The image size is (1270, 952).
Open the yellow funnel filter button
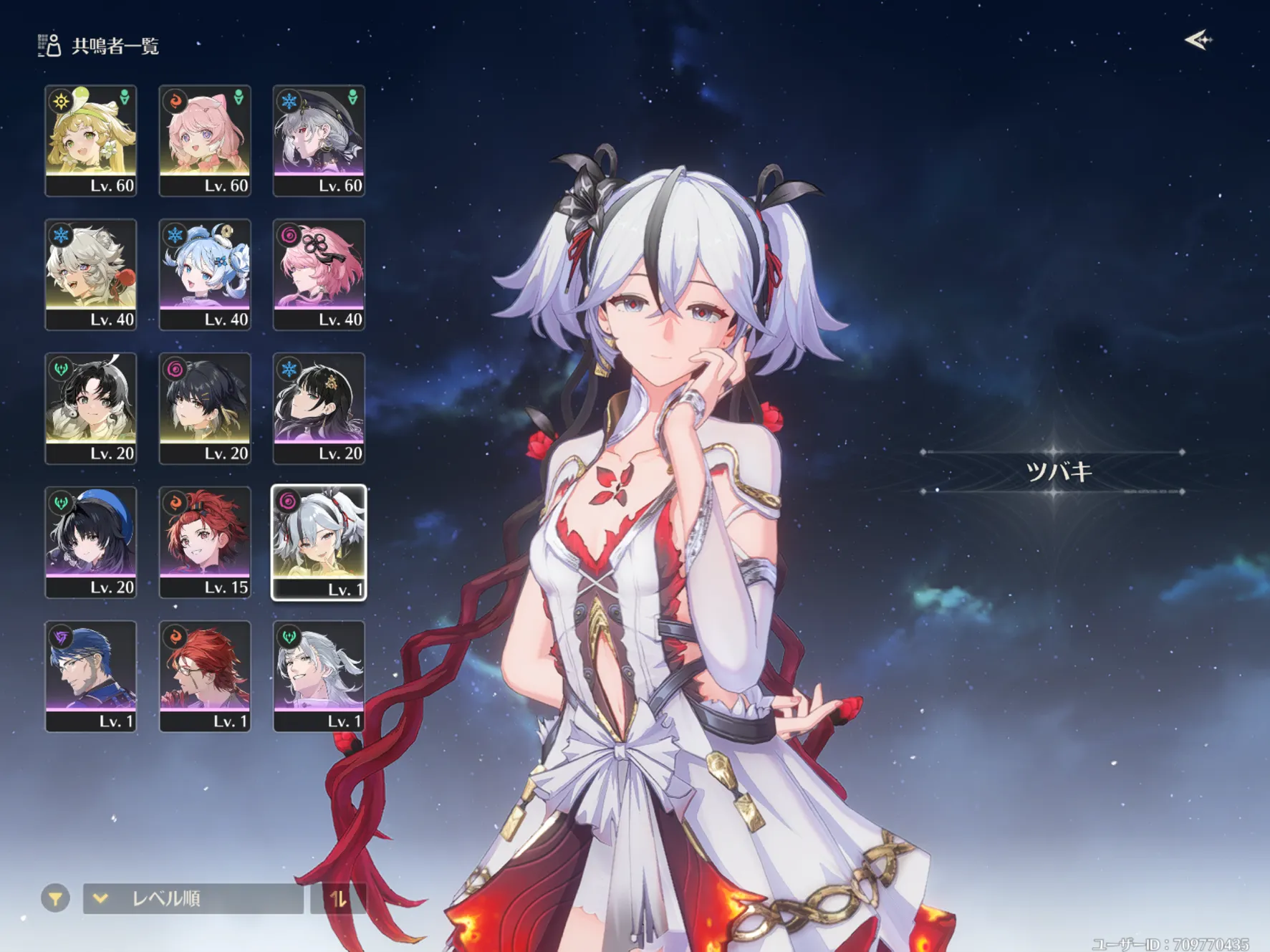pyautogui.click(x=55, y=898)
